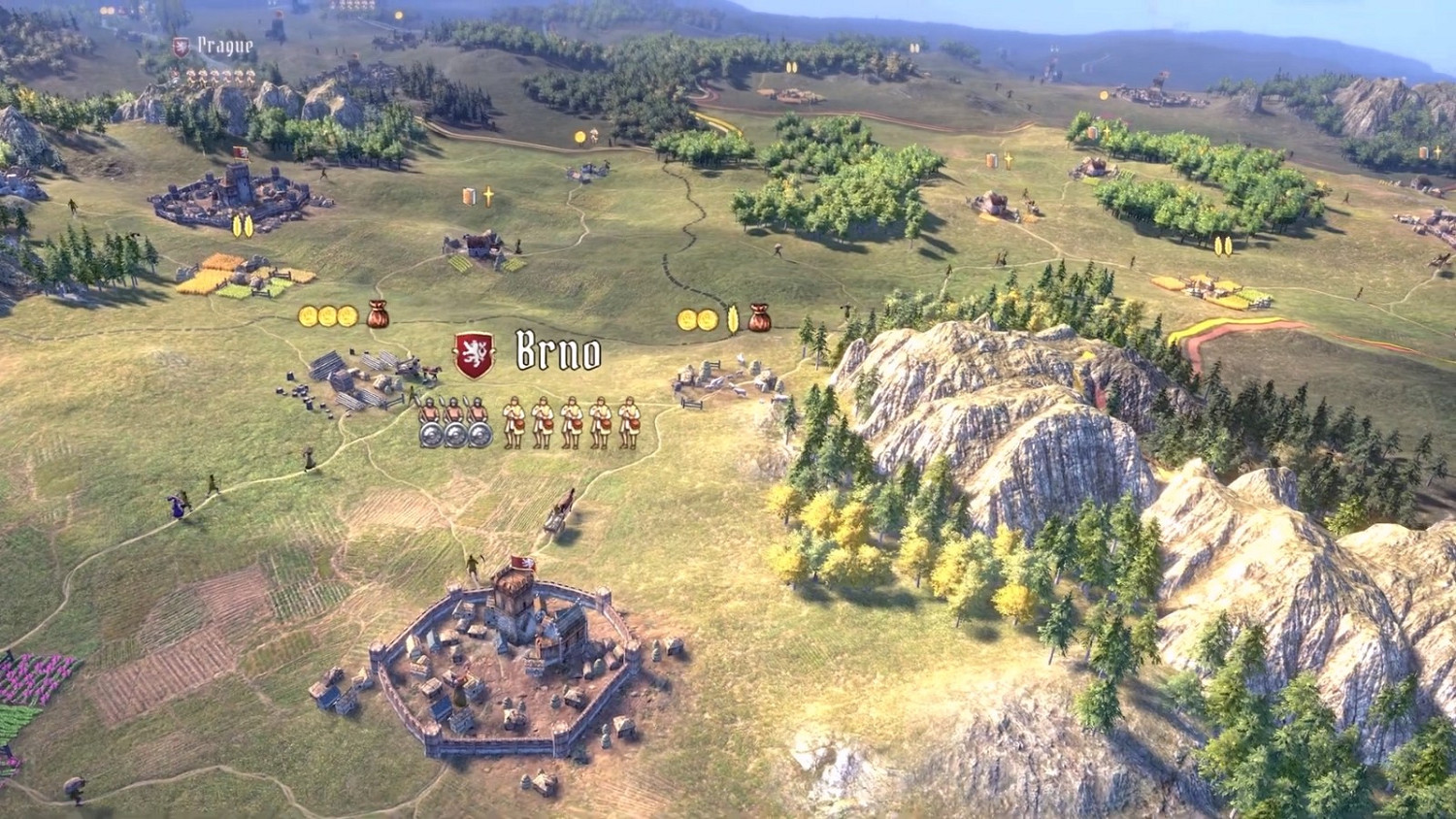Click the Prague town name label
This screenshot has width=1456, height=819.
[225, 45]
